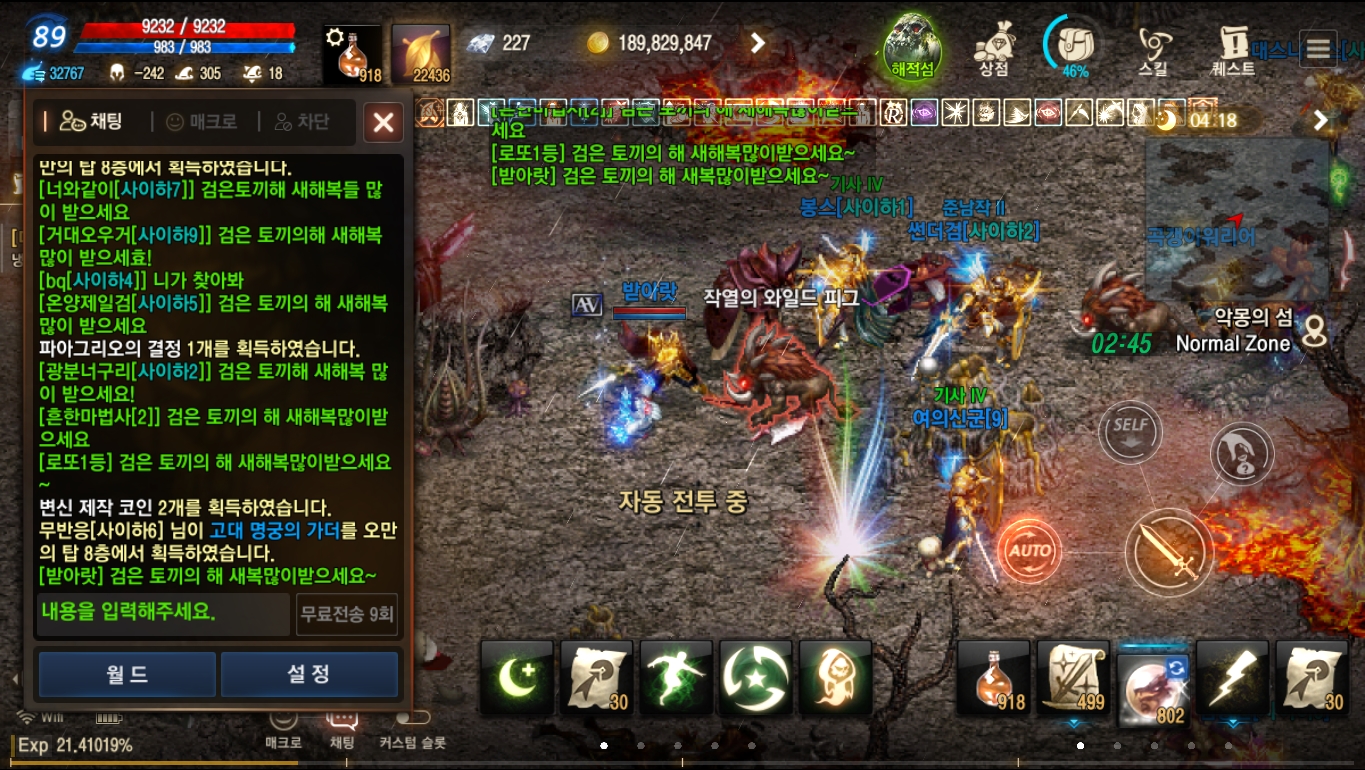The image size is (1365, 770).
Task: Open the blue dropdown arrow under the 499 quickslot
Action: (x=1073, y=724)
